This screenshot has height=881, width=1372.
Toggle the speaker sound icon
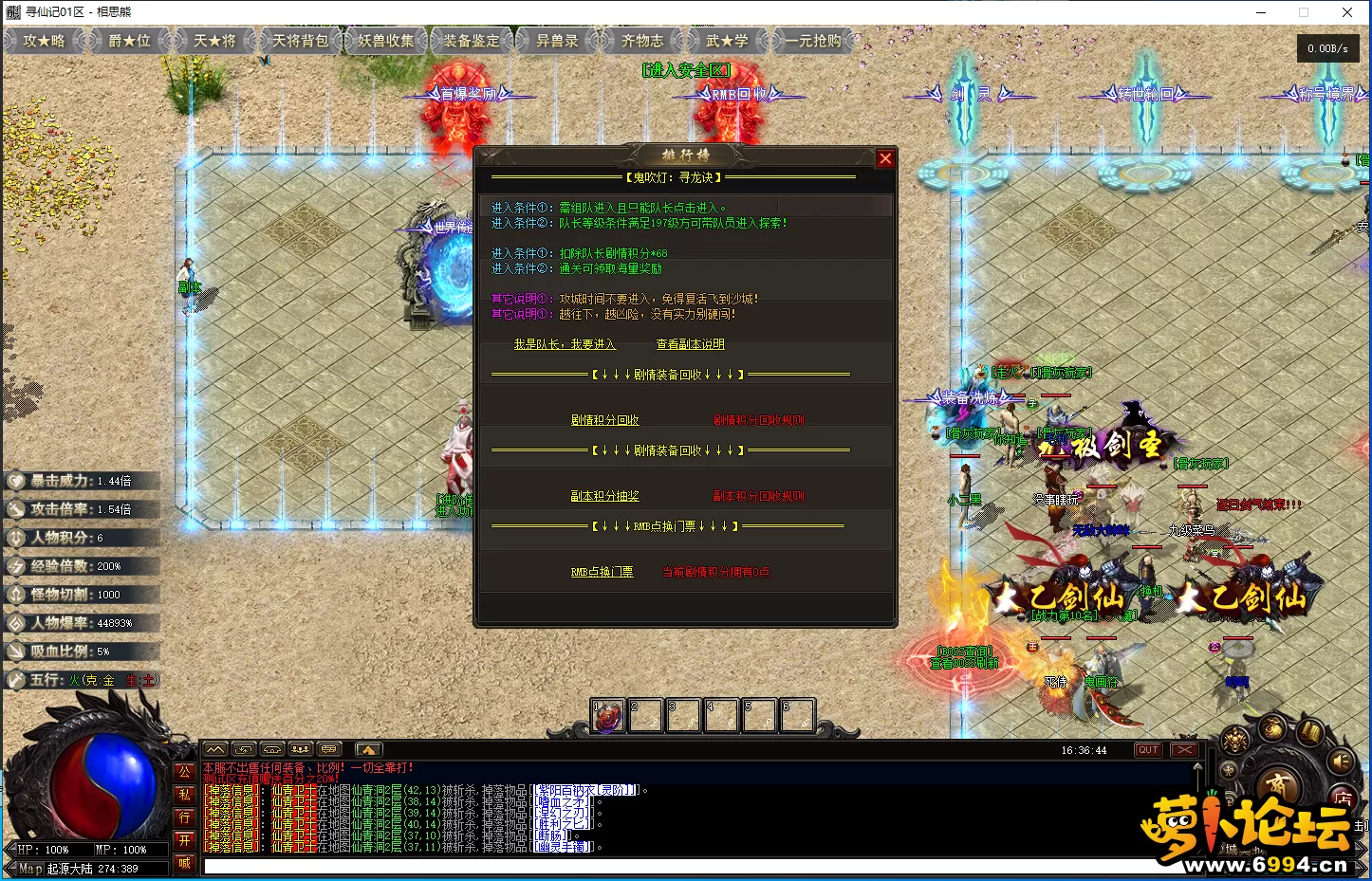pos(1340,761)
